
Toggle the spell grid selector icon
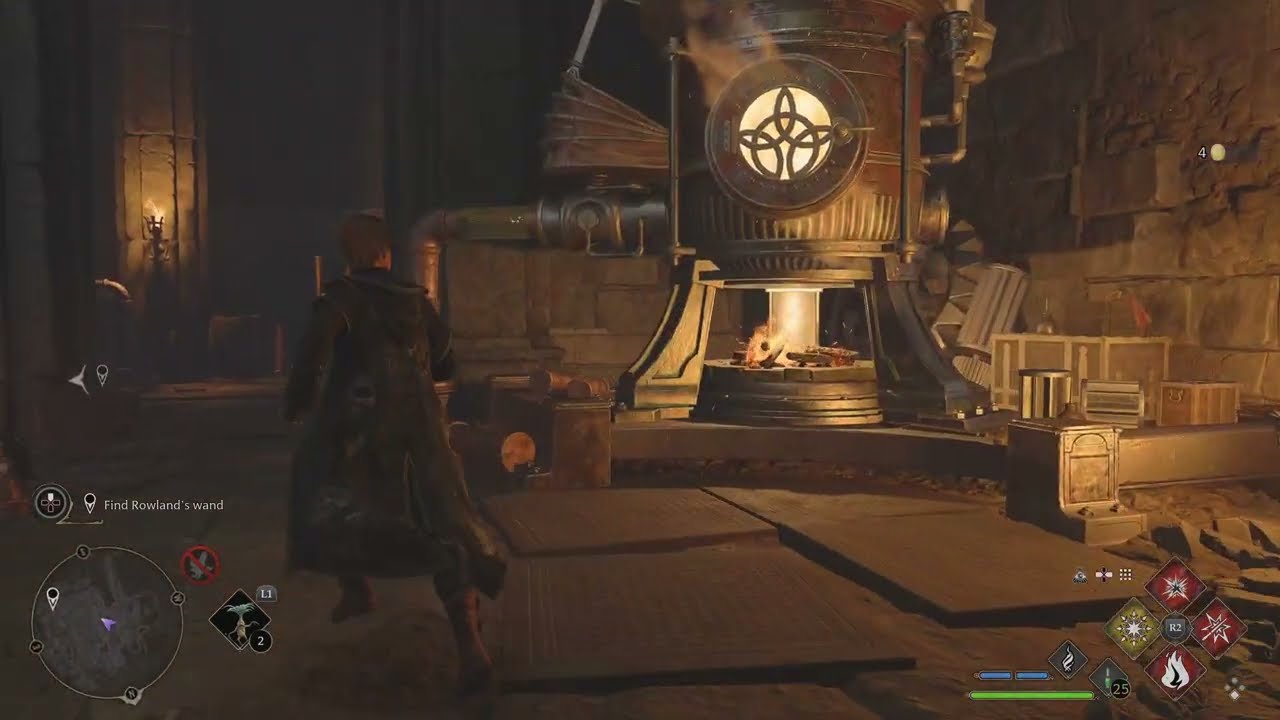point(1125,574)
